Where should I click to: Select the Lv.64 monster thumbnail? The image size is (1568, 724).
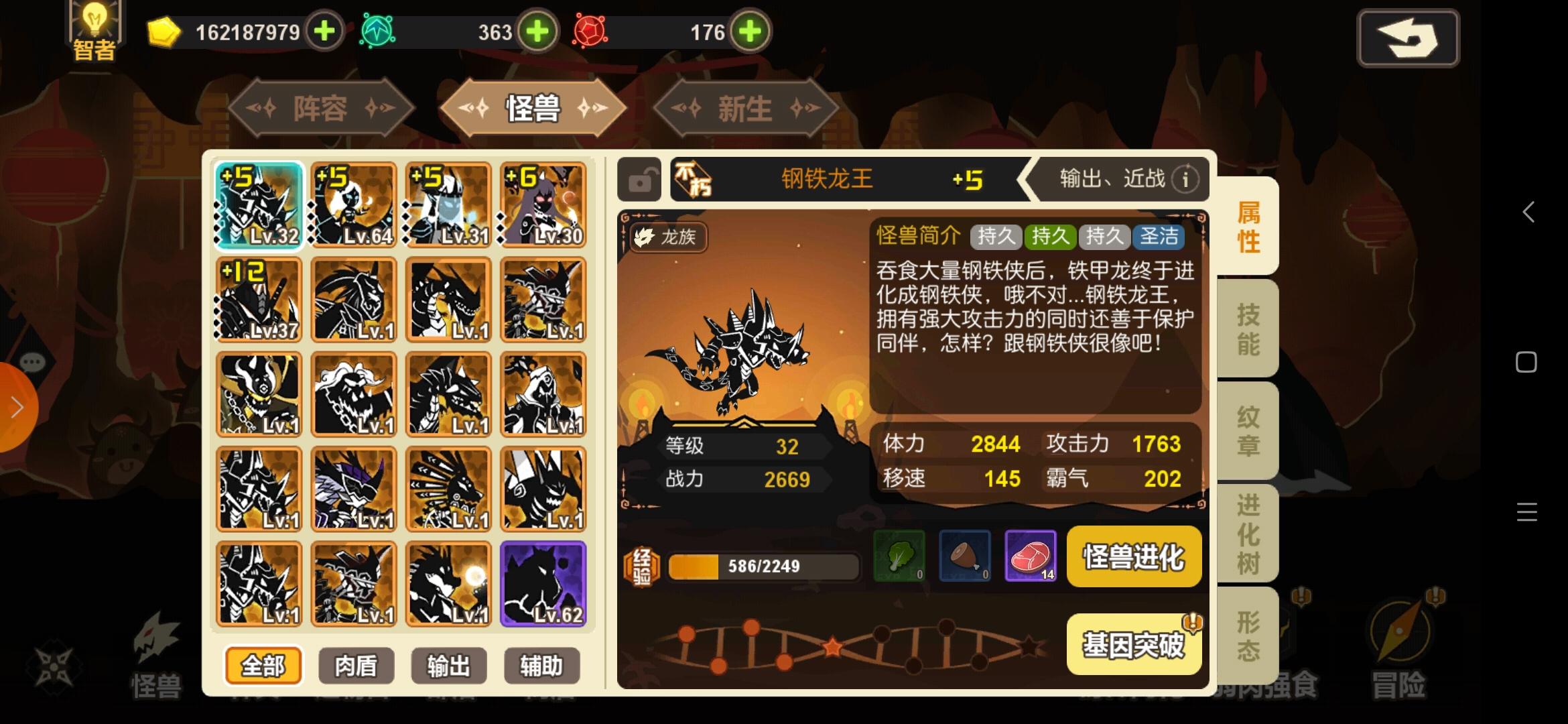tap(353, 206)
